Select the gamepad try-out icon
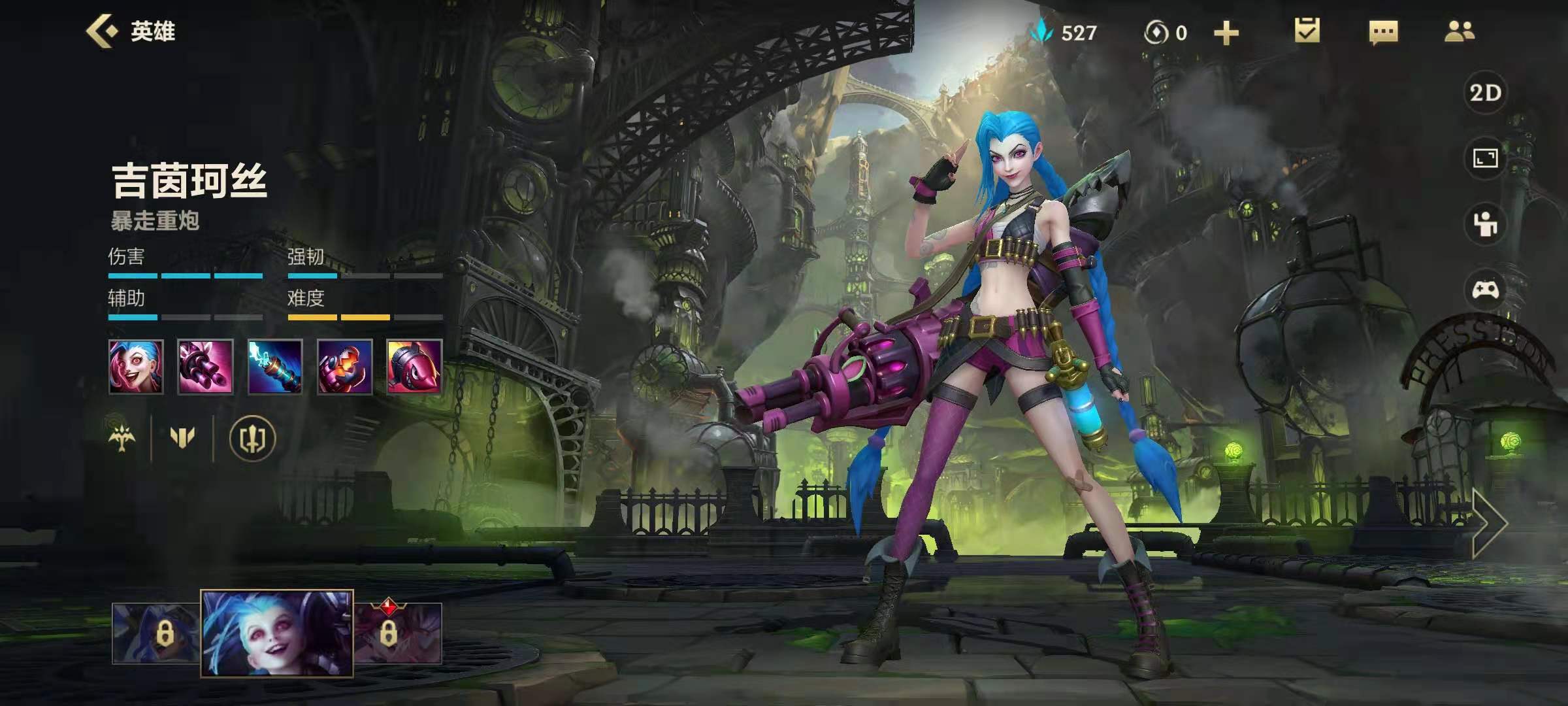Viewport: 1568px width, 706px height. click(1485, 289)
